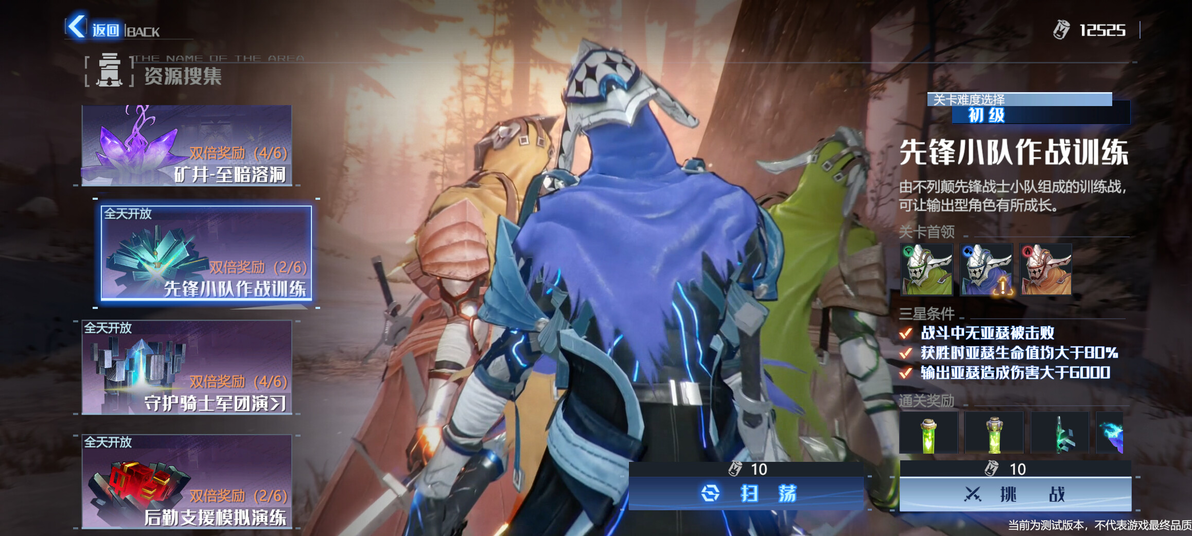View the partially hidden blue flame reward
The image size is (1192, 536).
(1110, 433)
